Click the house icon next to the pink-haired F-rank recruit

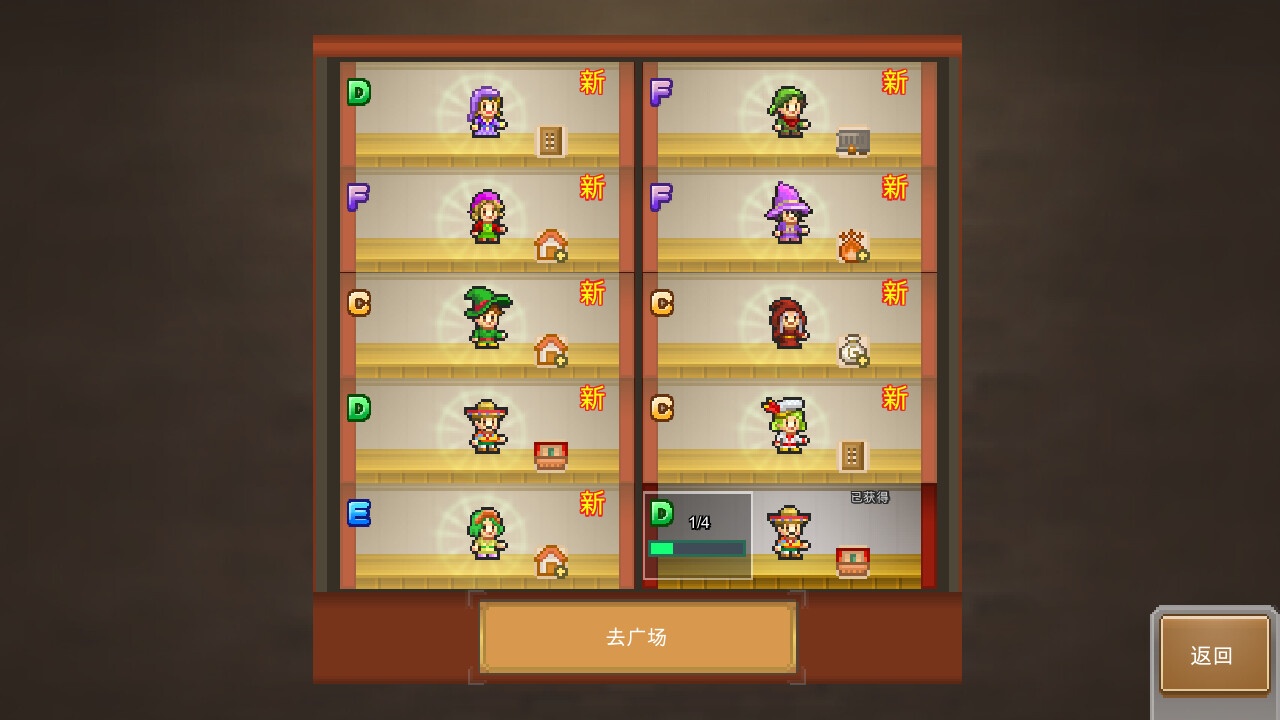(551, 245)
